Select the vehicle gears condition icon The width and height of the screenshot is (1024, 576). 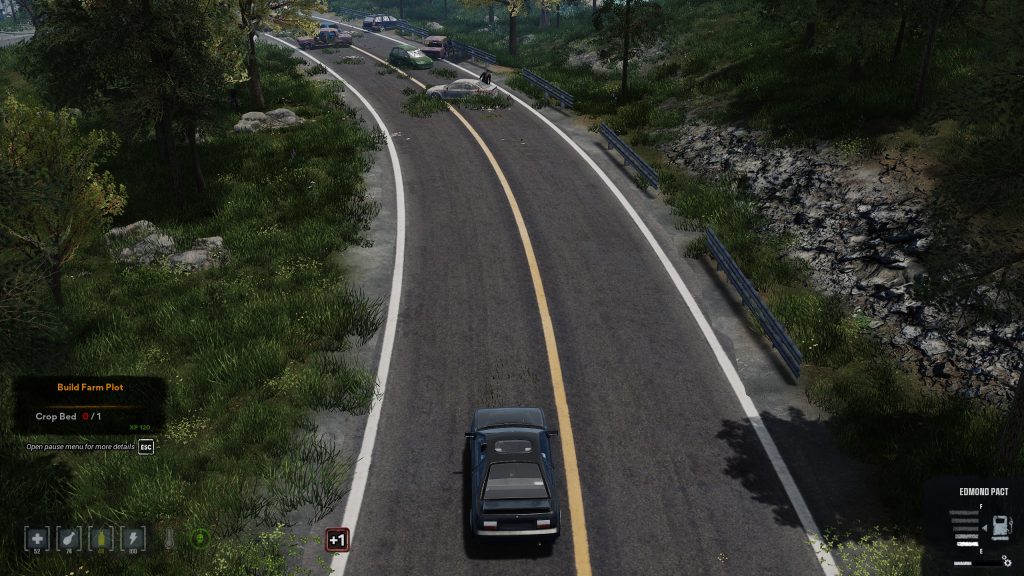pyautogui.click(x=1006, y=562)
